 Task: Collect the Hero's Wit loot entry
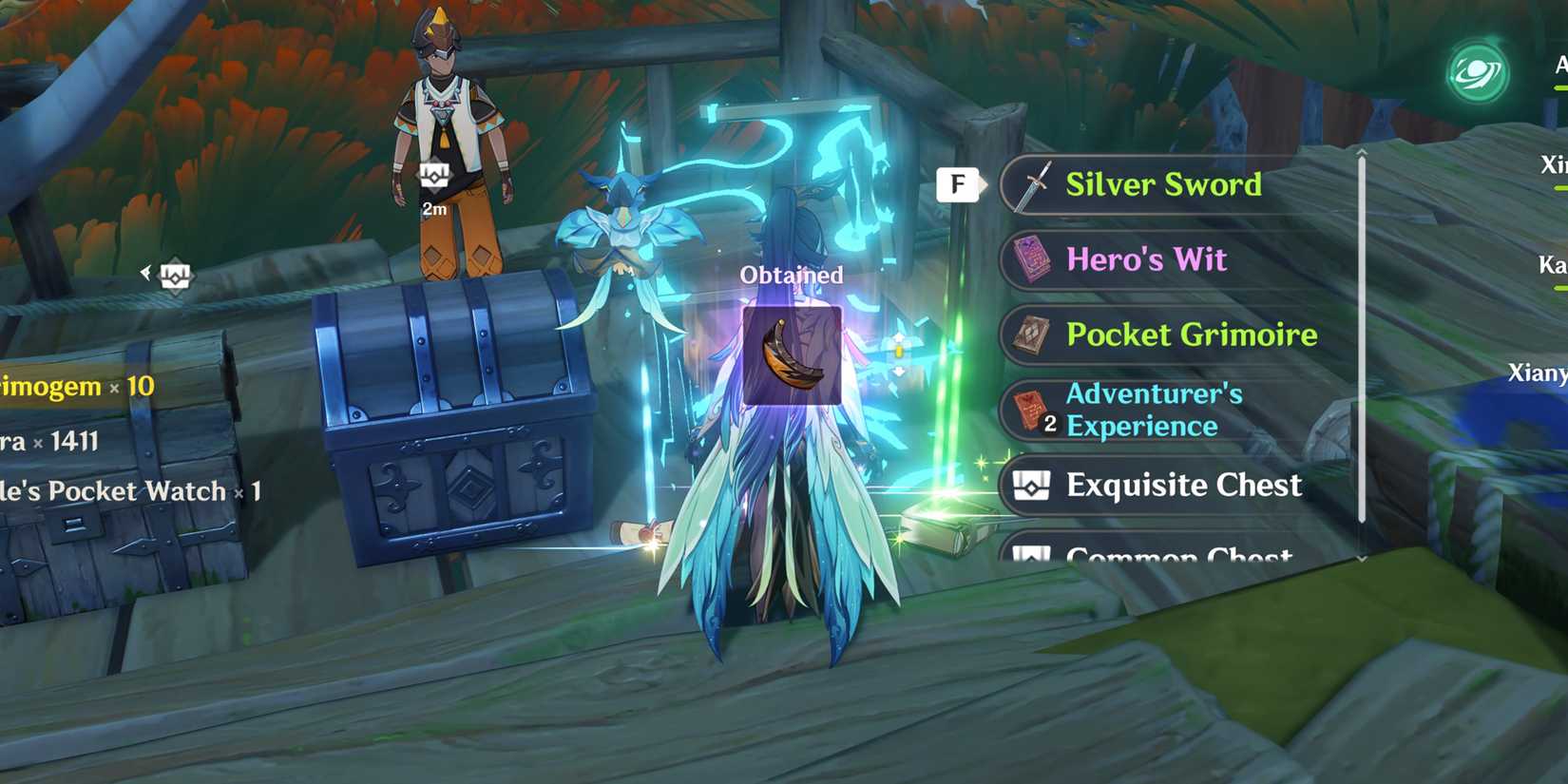click(x=1147, y=259)
